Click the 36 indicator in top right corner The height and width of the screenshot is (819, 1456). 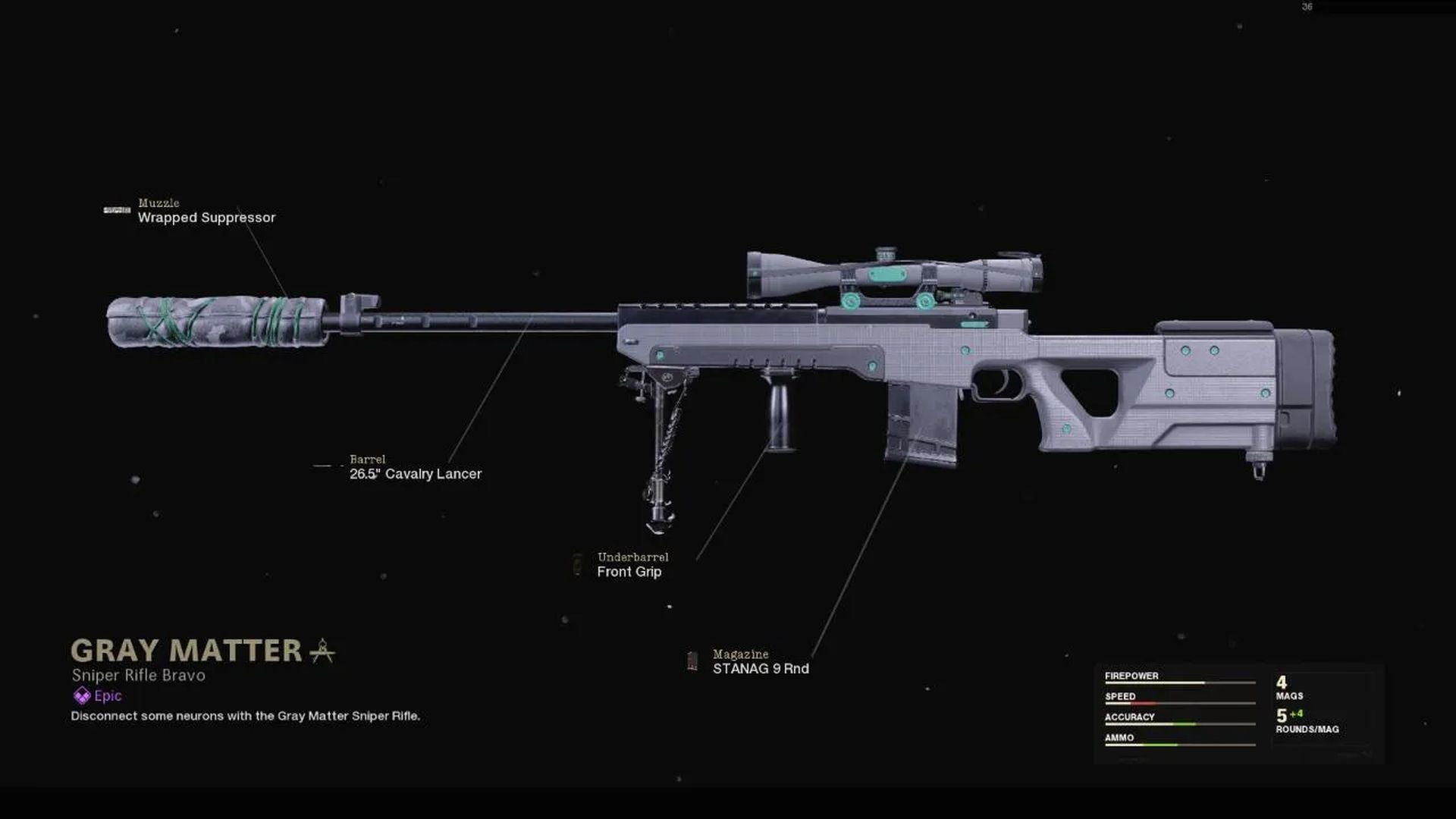1306,6
